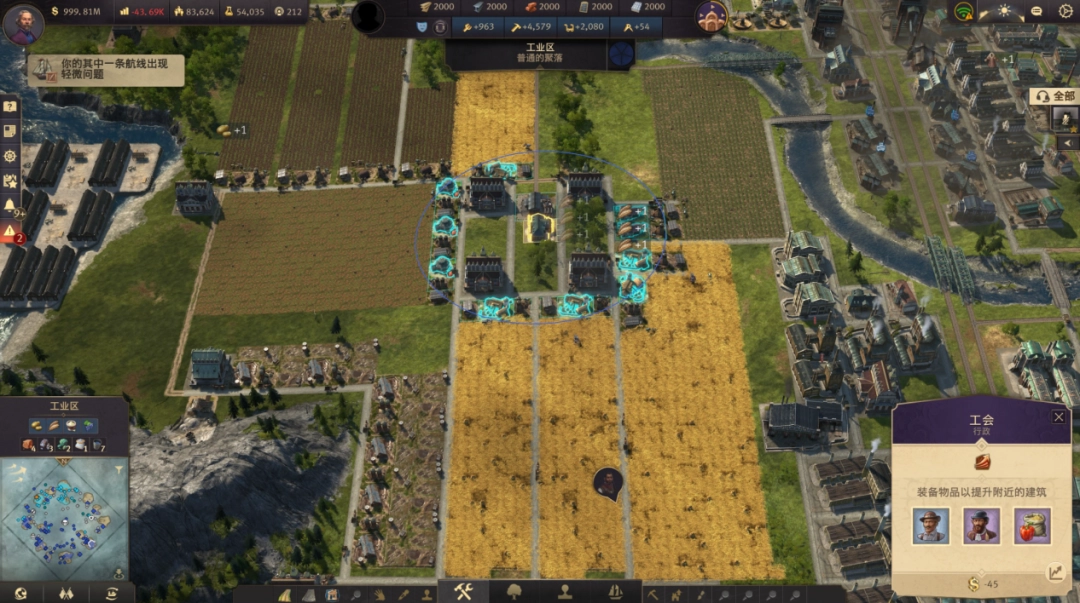
Task: Select the 全部 headset filter button
Action: [1054, 96]
